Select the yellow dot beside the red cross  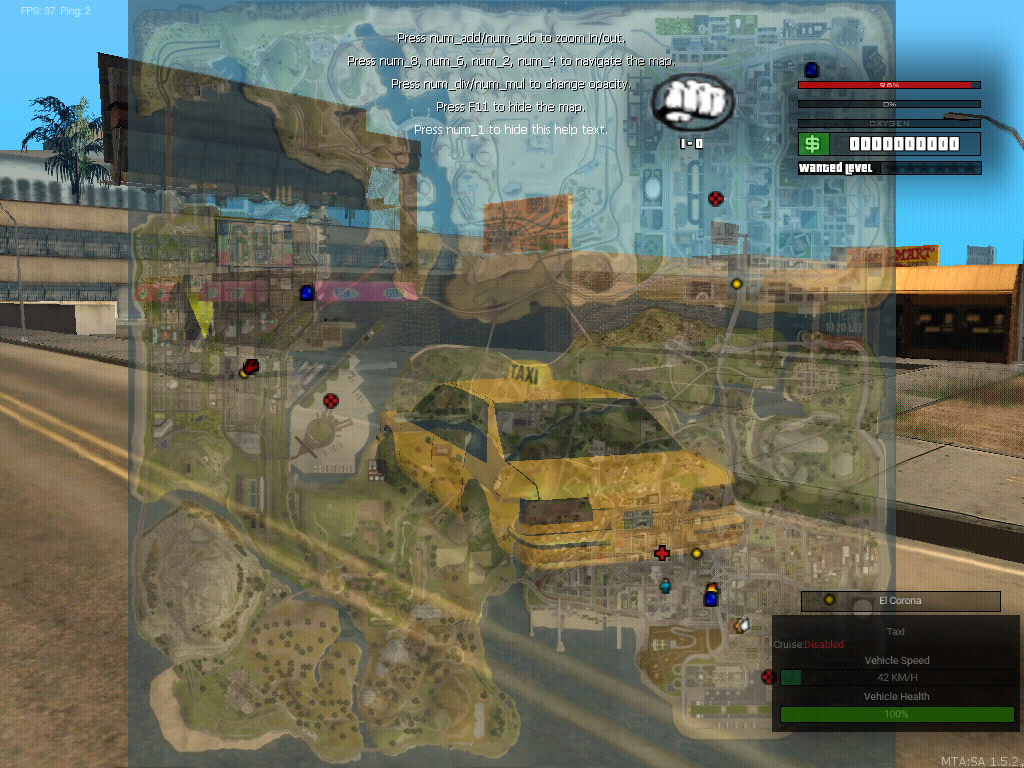[697, 553]
